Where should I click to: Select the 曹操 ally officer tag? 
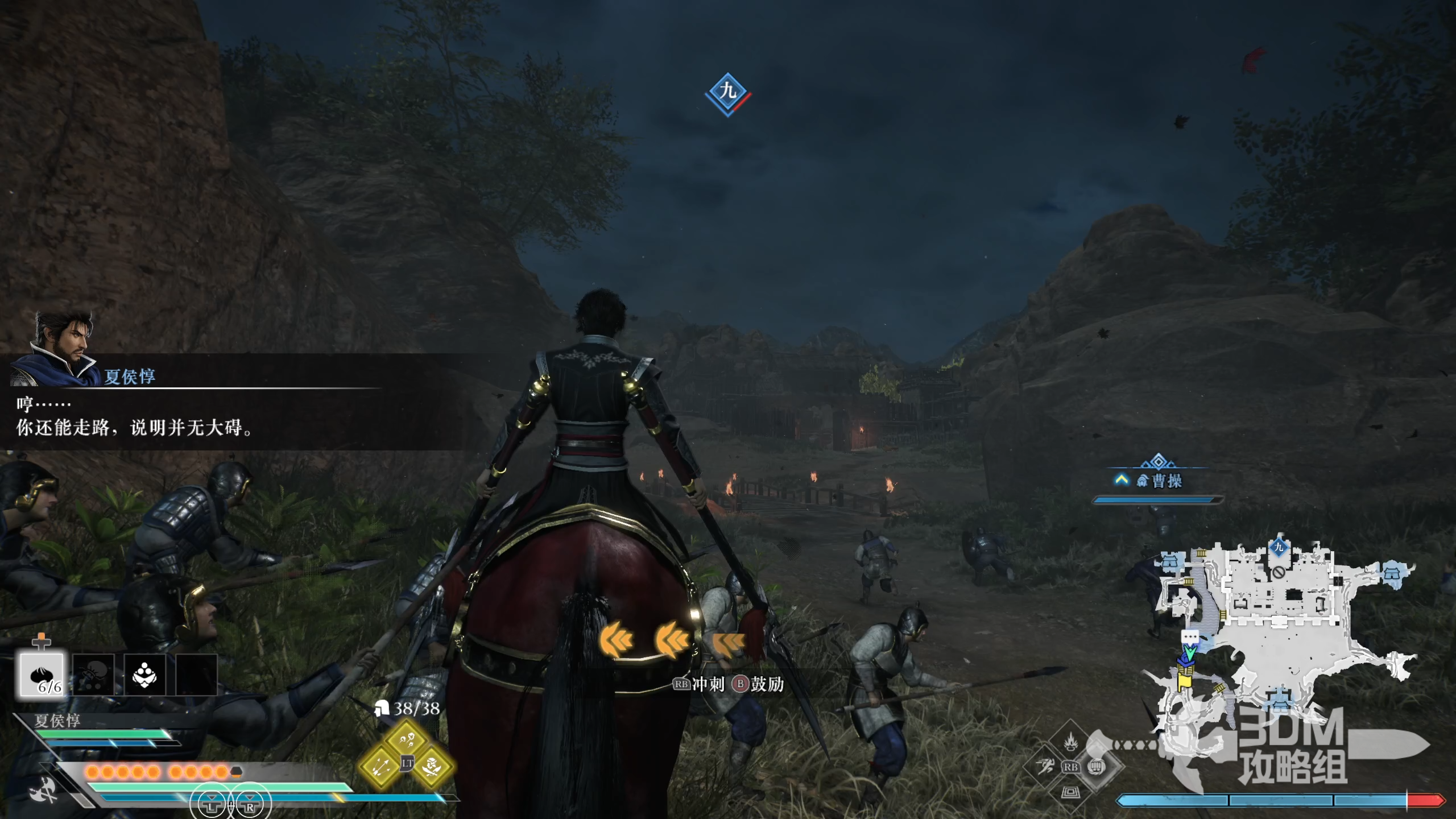[1159, 481]
